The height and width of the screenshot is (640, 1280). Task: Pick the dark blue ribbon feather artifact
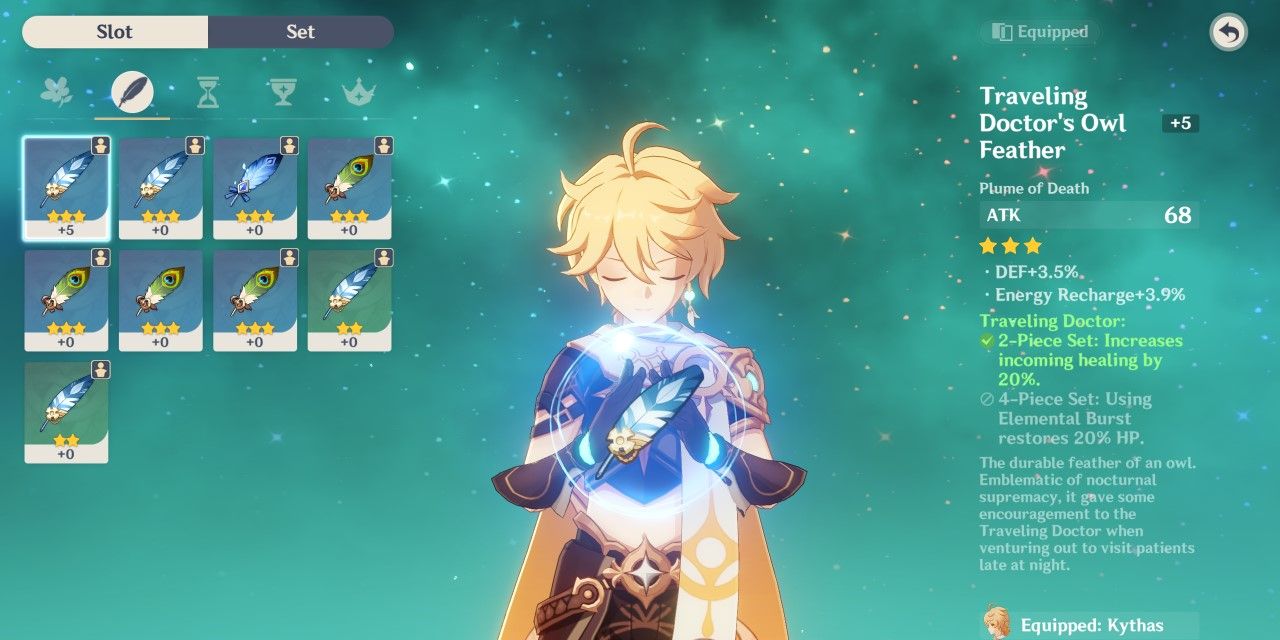click(x=255, y=188)
